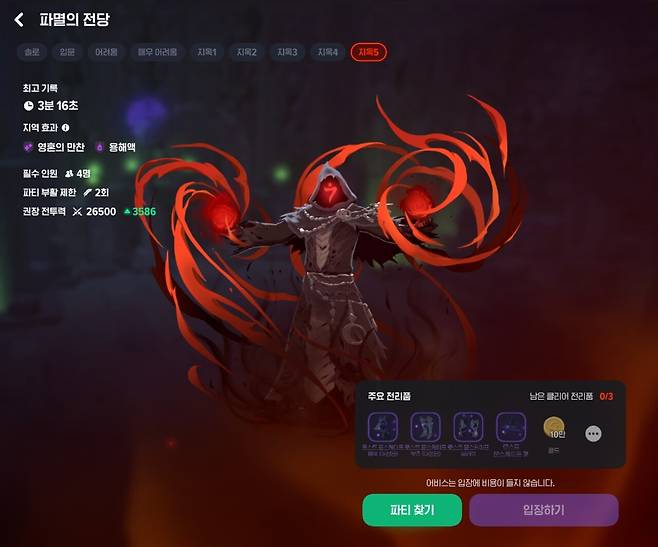Select the 지옥2 difficulty tab
658x547 pixels.
pyautogui.click(x=247, y=52)
